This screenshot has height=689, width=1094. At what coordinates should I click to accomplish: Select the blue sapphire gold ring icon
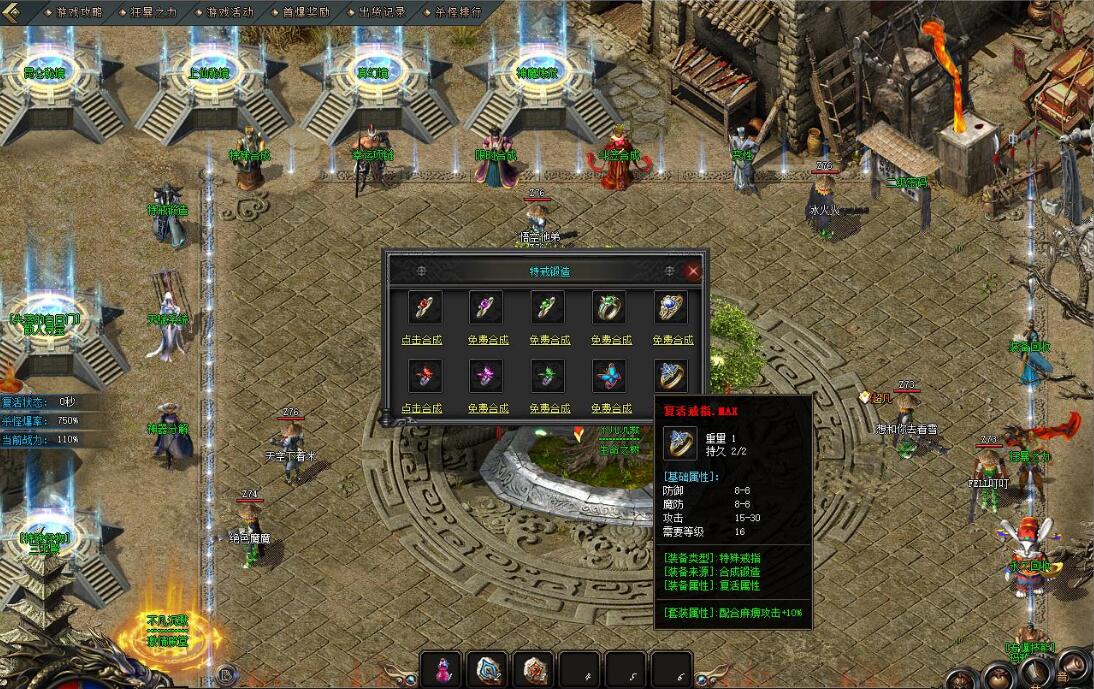tap(671, 307)
